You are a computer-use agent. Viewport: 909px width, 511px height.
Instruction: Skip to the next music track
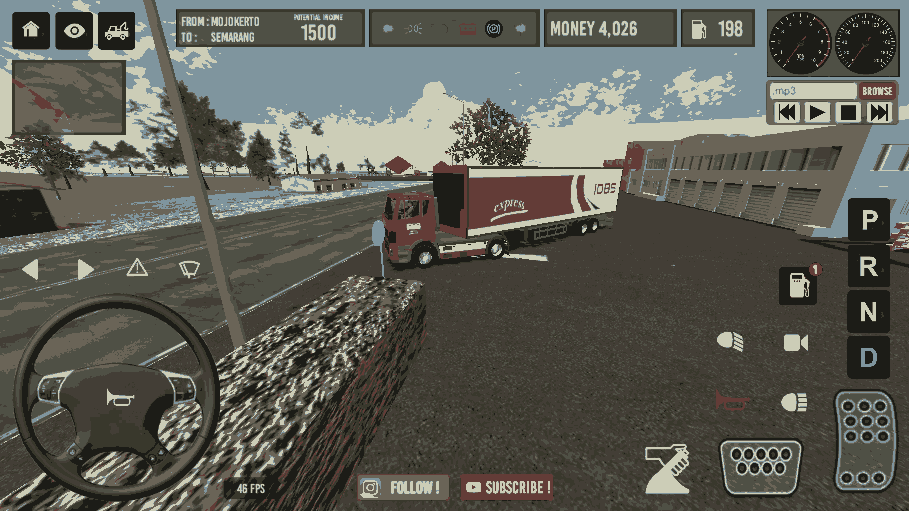point(879,112)
